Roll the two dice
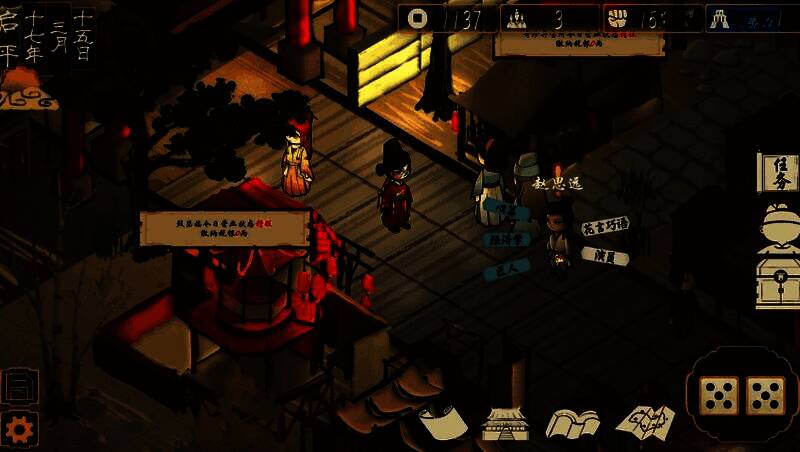The width and height of the screenshot is (800, 452). [x=742, y=395]
